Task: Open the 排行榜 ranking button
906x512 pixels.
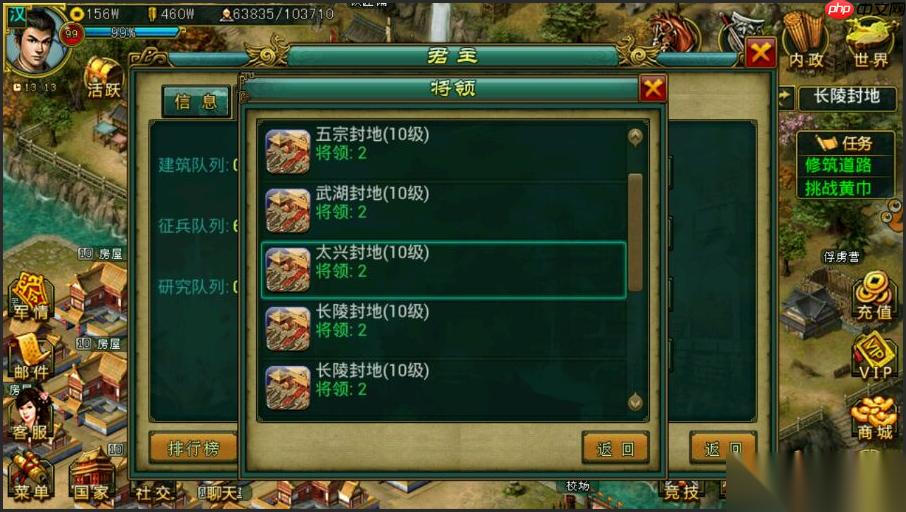Action: [x=193, y=448]
